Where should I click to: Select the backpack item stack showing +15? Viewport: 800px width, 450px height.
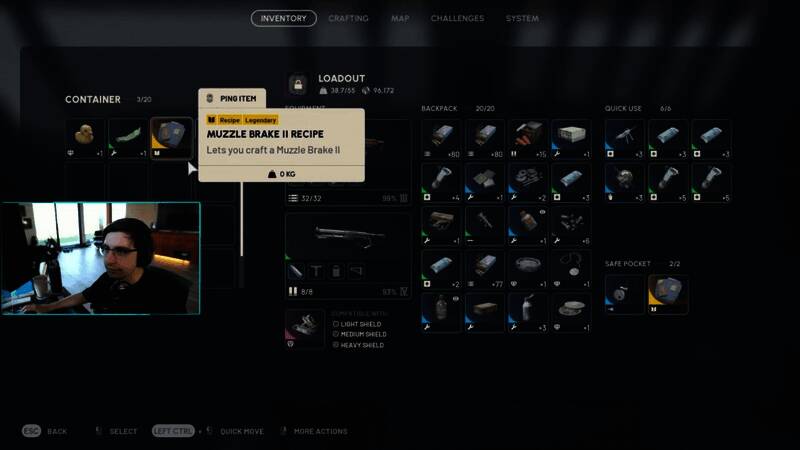[528, 139]
